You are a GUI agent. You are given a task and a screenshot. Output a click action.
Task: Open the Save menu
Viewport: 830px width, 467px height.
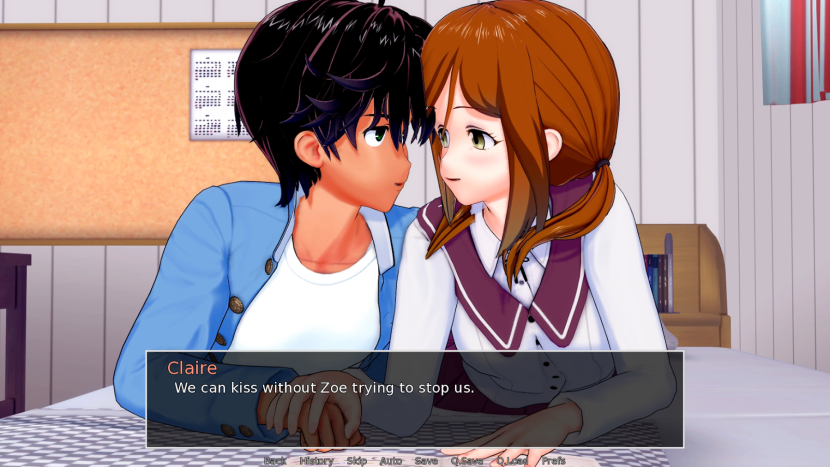426,461
